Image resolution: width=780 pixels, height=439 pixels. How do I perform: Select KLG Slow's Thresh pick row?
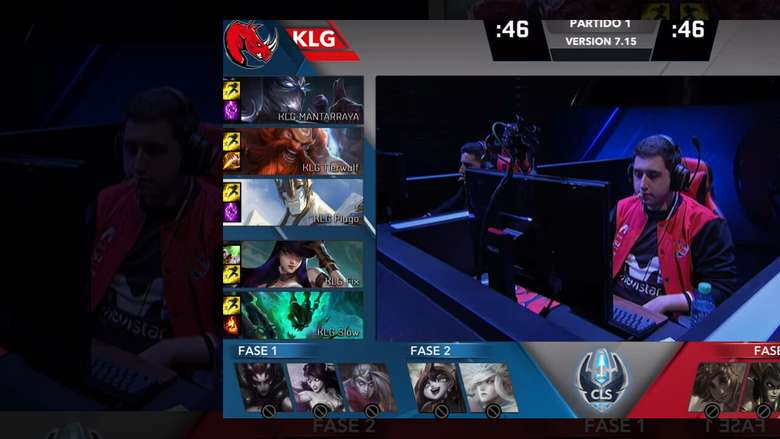[301, 315]
